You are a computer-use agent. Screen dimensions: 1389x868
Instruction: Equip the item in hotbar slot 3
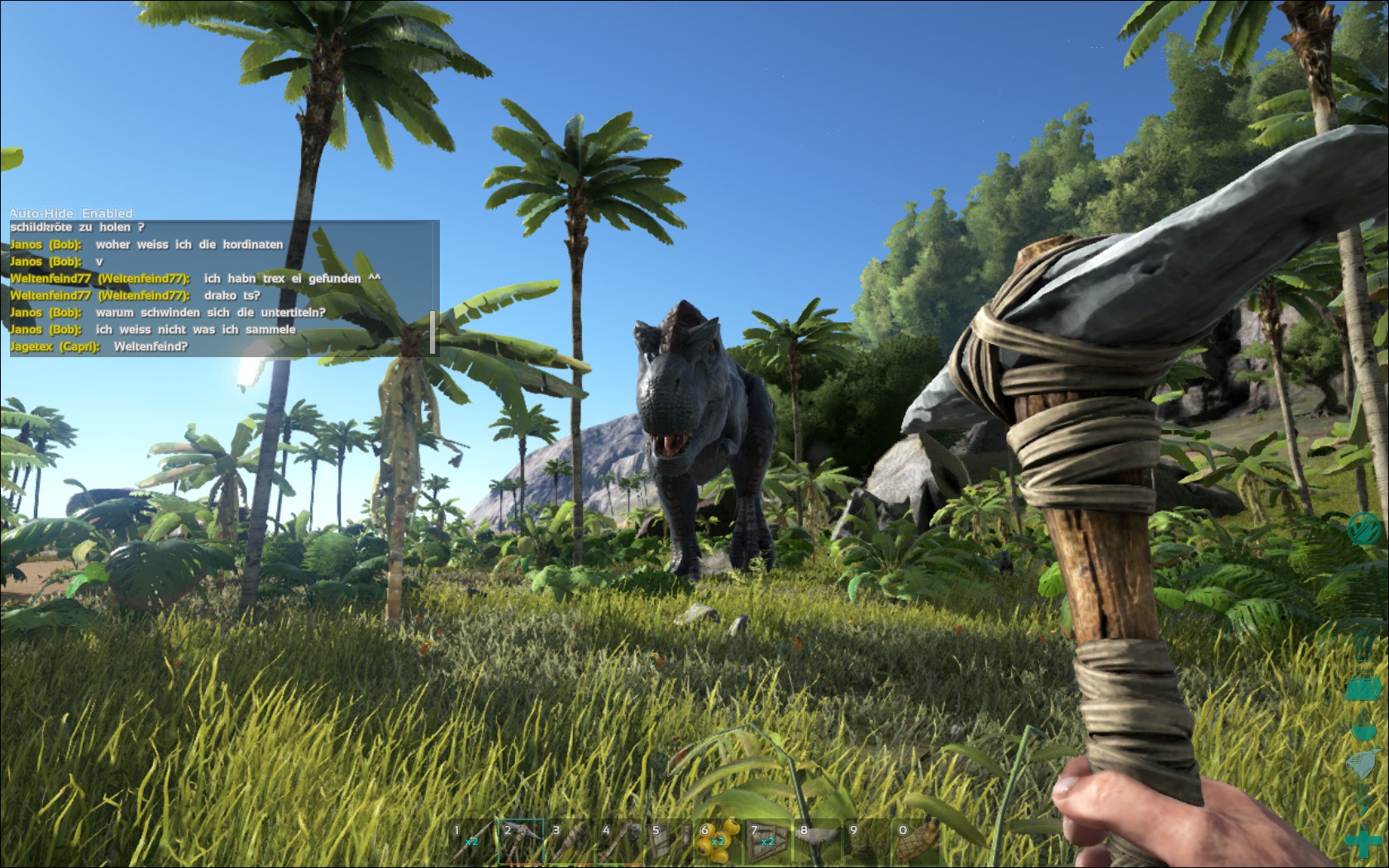pyautogui.click(x=571, y=842)
